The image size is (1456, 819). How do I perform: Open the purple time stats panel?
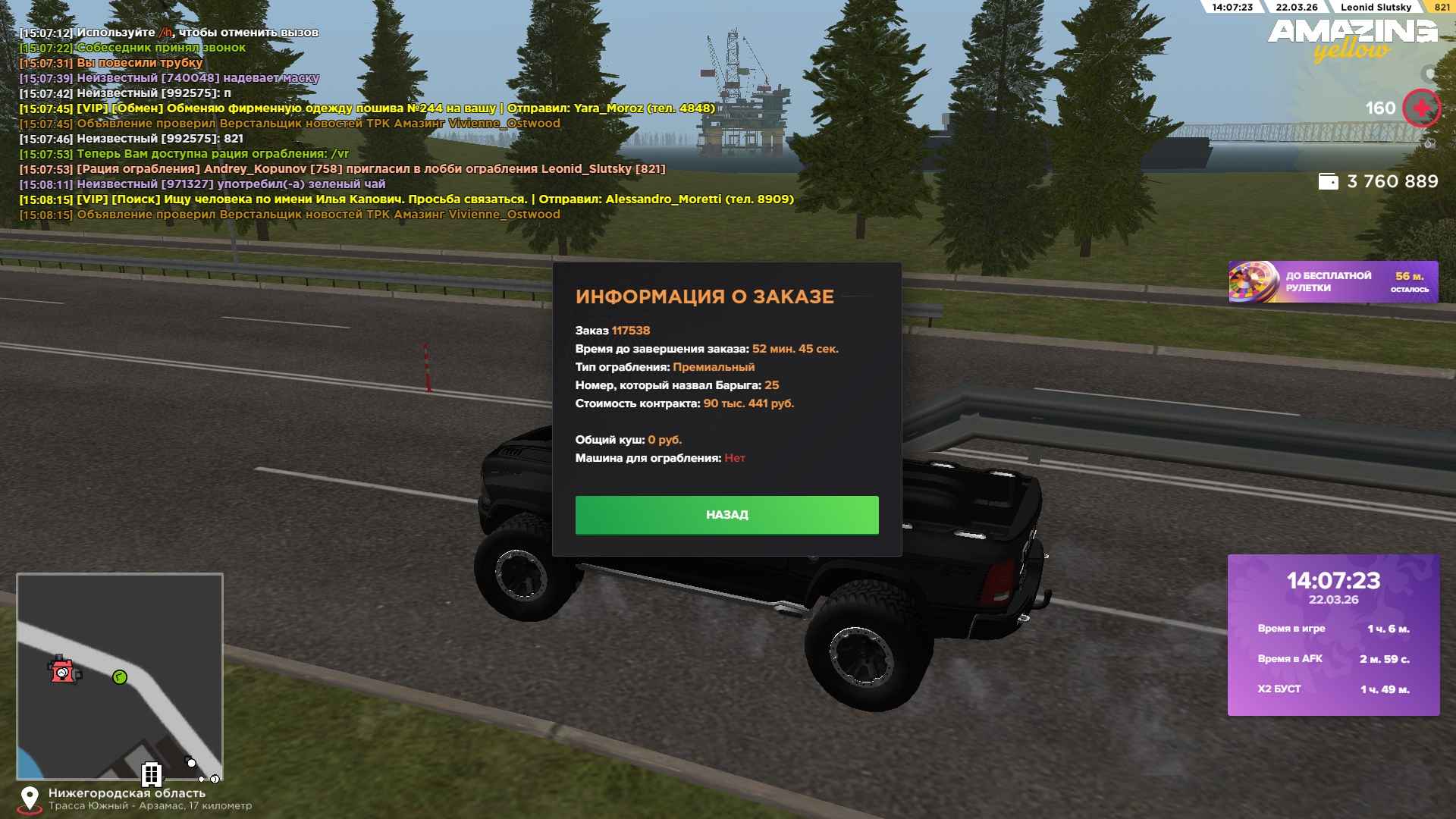click(1333, 635)
